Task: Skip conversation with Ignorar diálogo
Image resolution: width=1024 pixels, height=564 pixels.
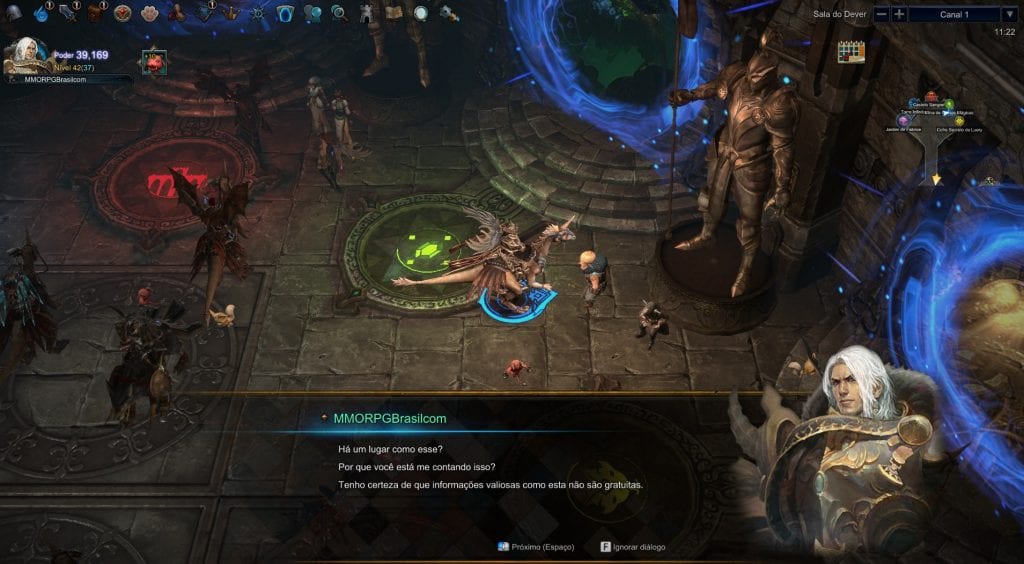Action: [632, 547]
